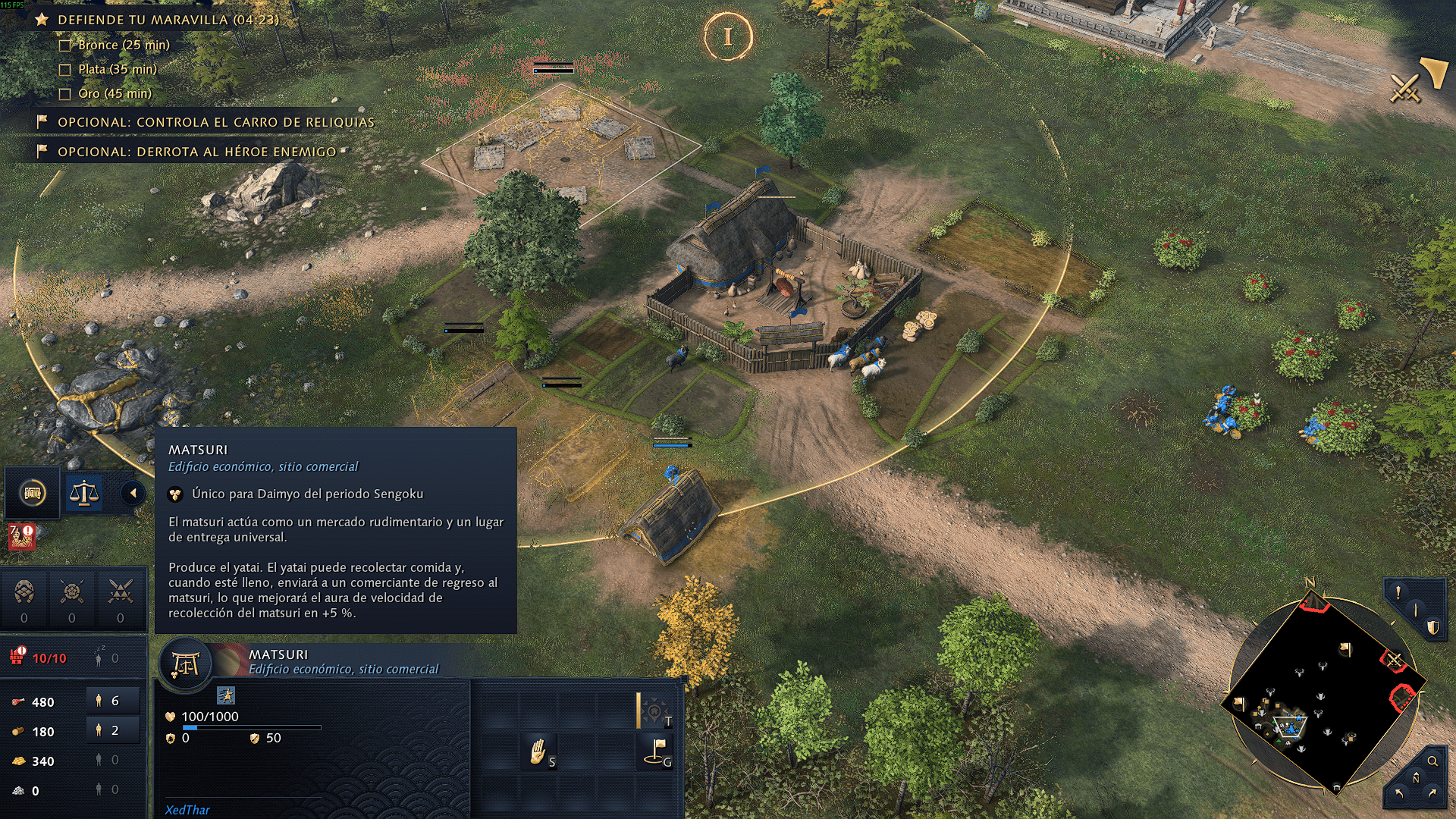
Task: Activate the exclamation ping button
Action: tap(1398, 592)
